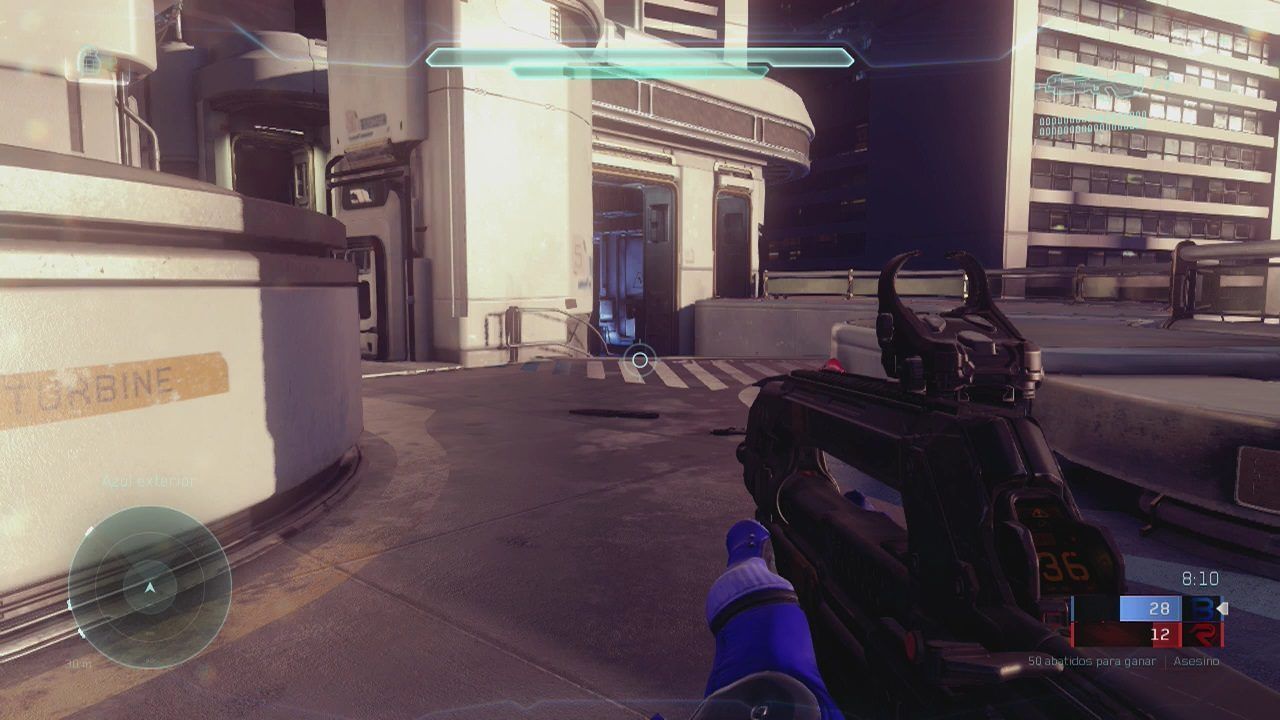This screenshot has height=720, width=1280.
Task: Select the frag grenade icon
Action: (90, 63)
